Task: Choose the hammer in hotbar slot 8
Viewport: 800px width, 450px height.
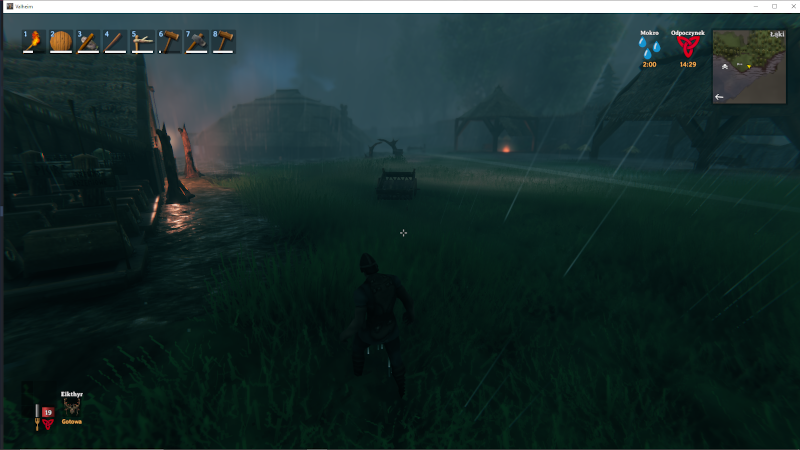Action: pyautogui.click(x=223, y=41)
